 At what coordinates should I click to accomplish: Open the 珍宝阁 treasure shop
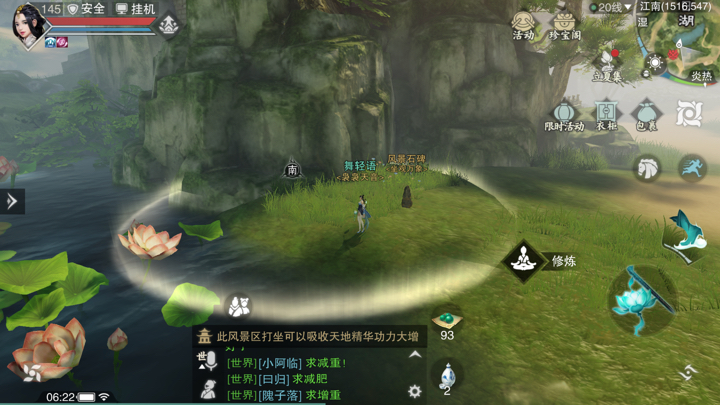[x=565, y=25]
